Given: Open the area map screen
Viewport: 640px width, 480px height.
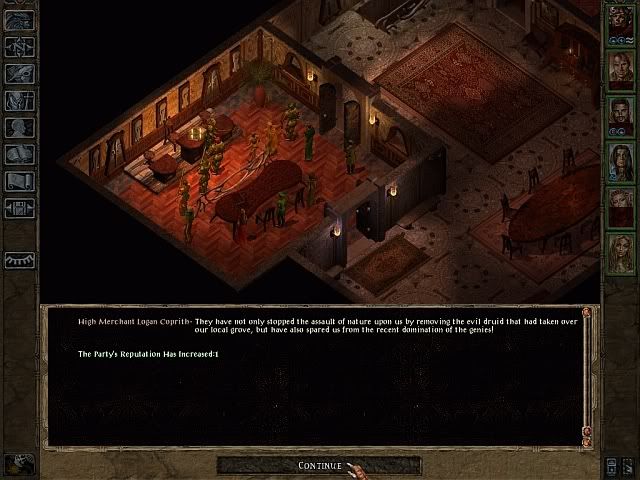Looking at the screenshot, I should click(20, 46).
